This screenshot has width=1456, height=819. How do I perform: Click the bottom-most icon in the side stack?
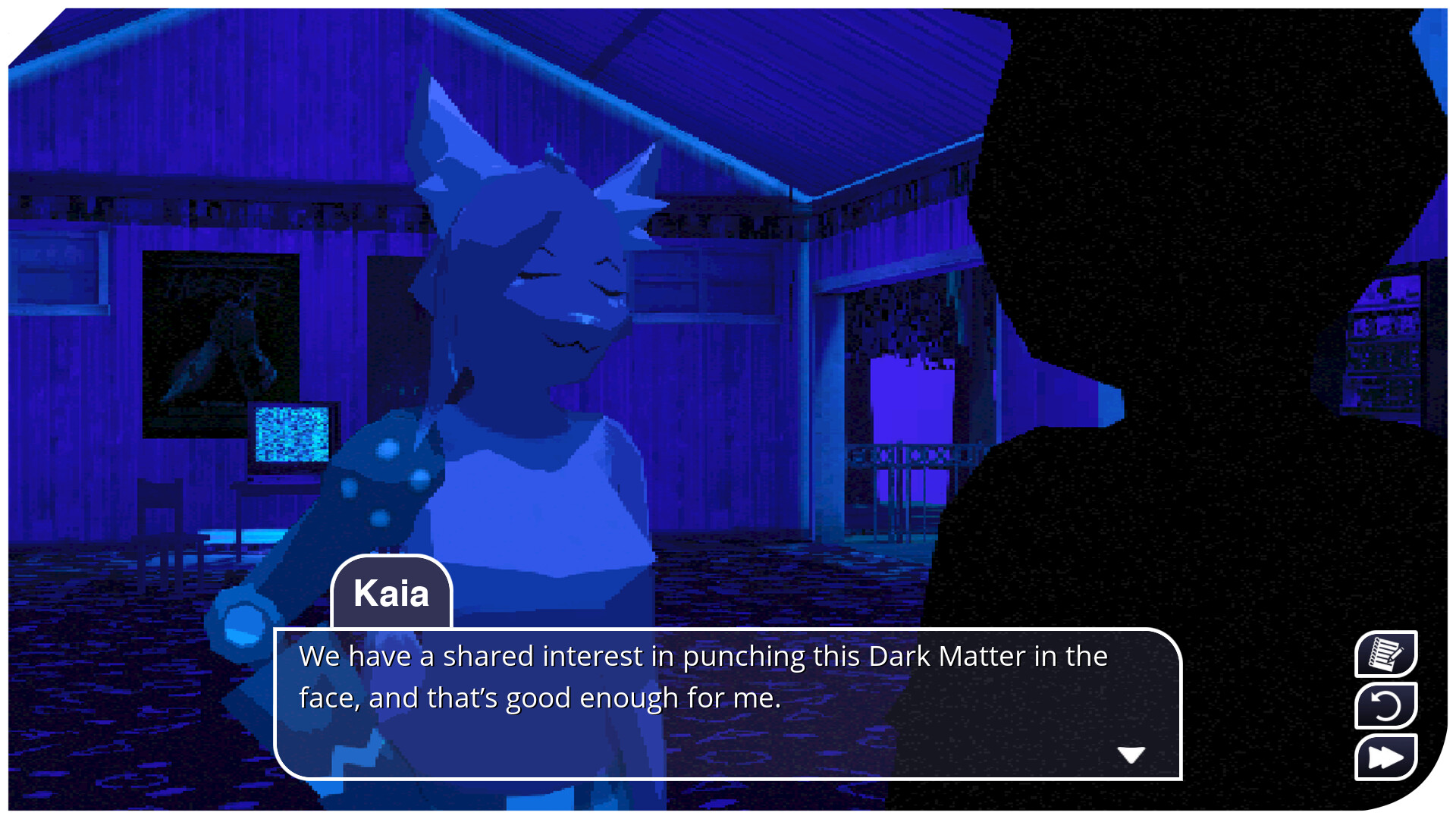point(1385,756)
